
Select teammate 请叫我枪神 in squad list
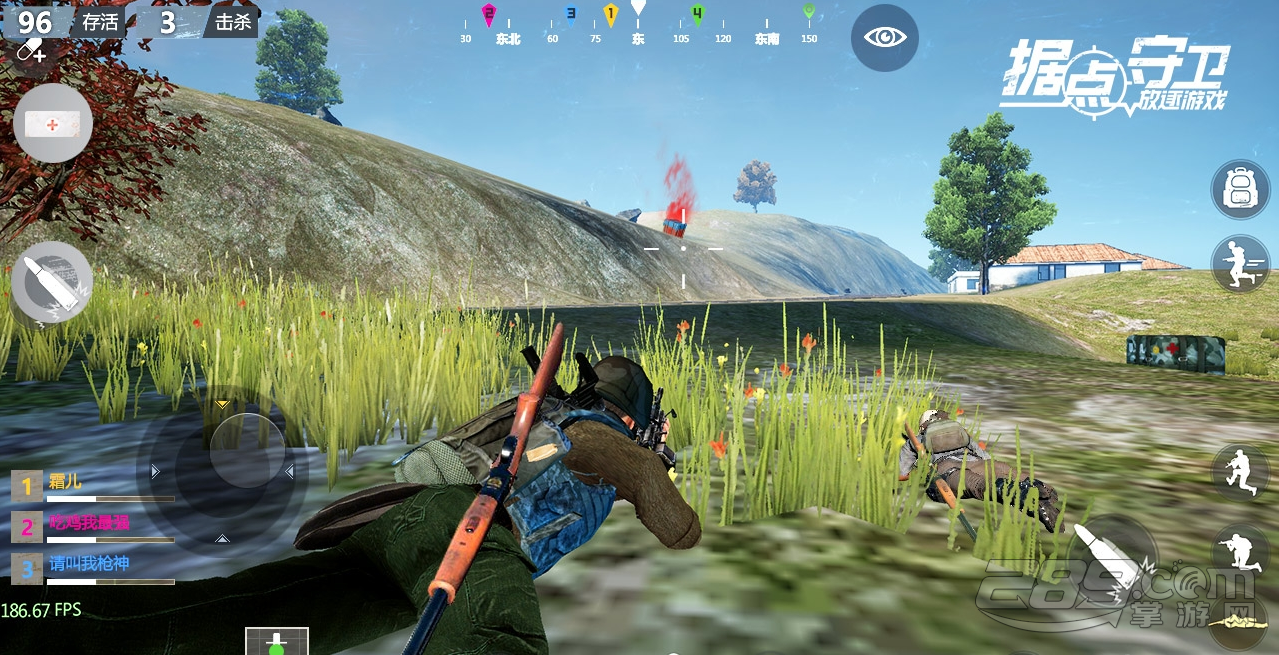[88, 565]
